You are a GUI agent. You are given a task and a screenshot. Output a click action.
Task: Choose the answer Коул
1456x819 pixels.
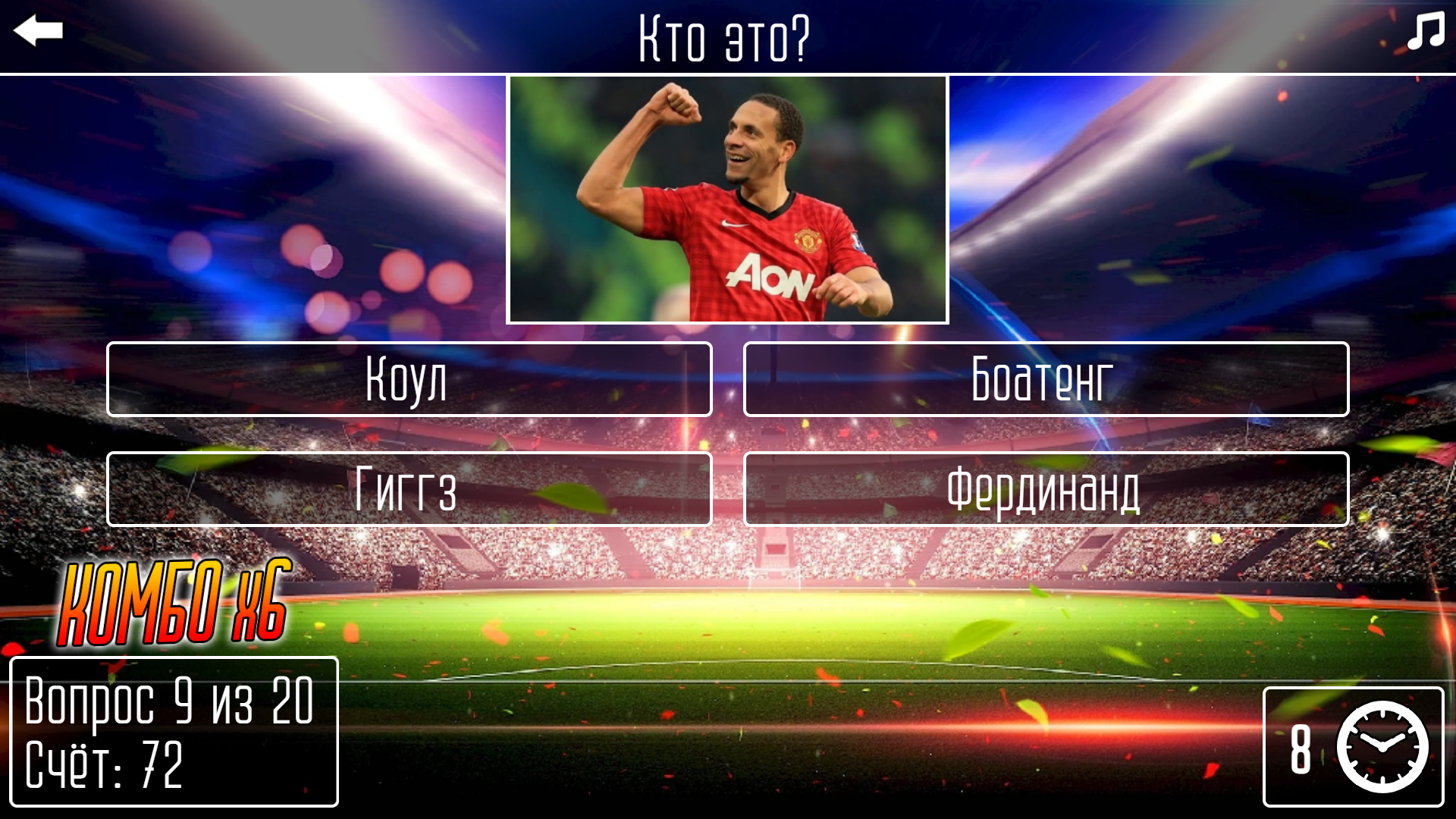[409, 379]
